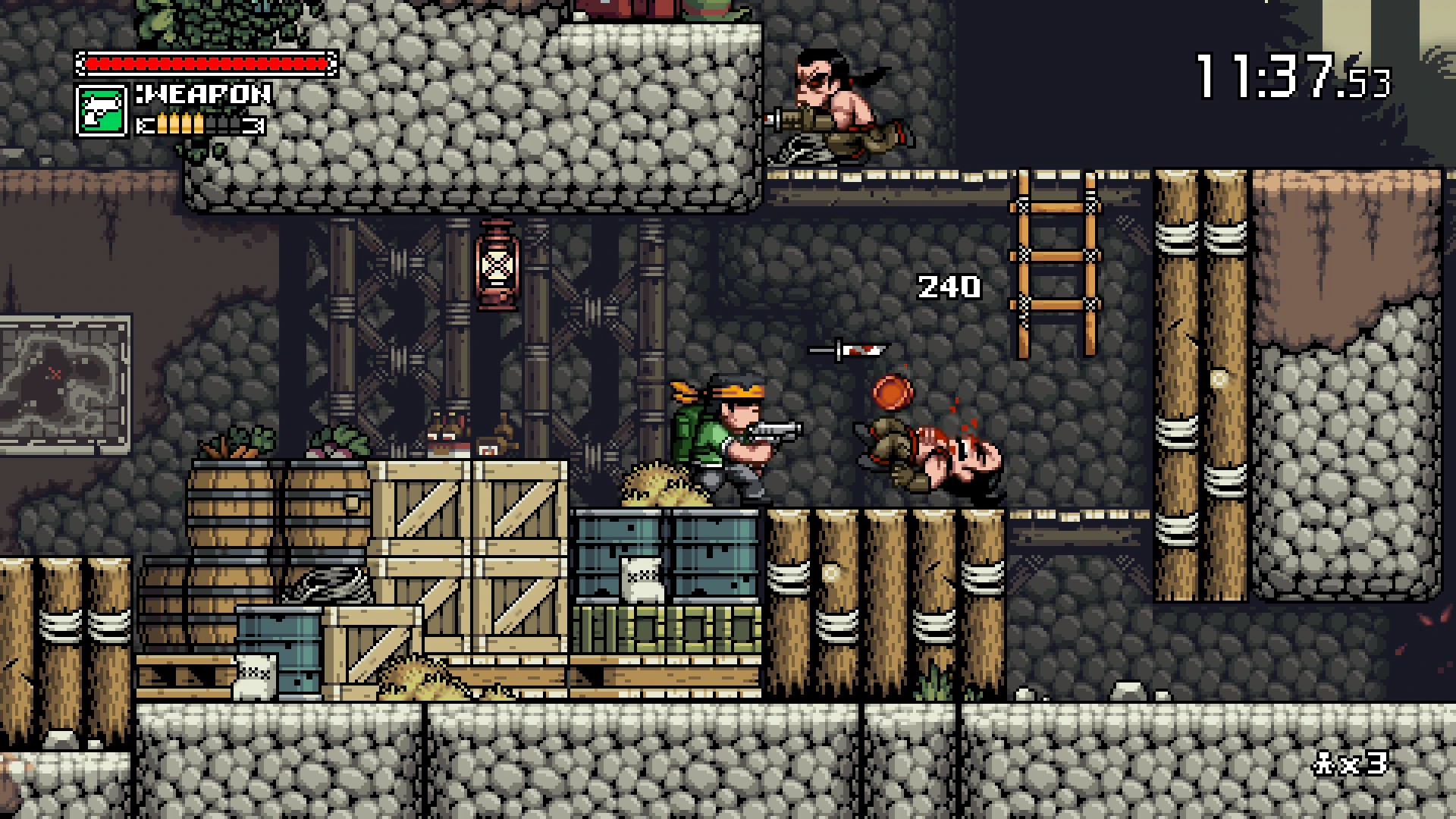1456x819 pixels.
Task: Click the 240 damage number
Action: click(x=948, y=287)
